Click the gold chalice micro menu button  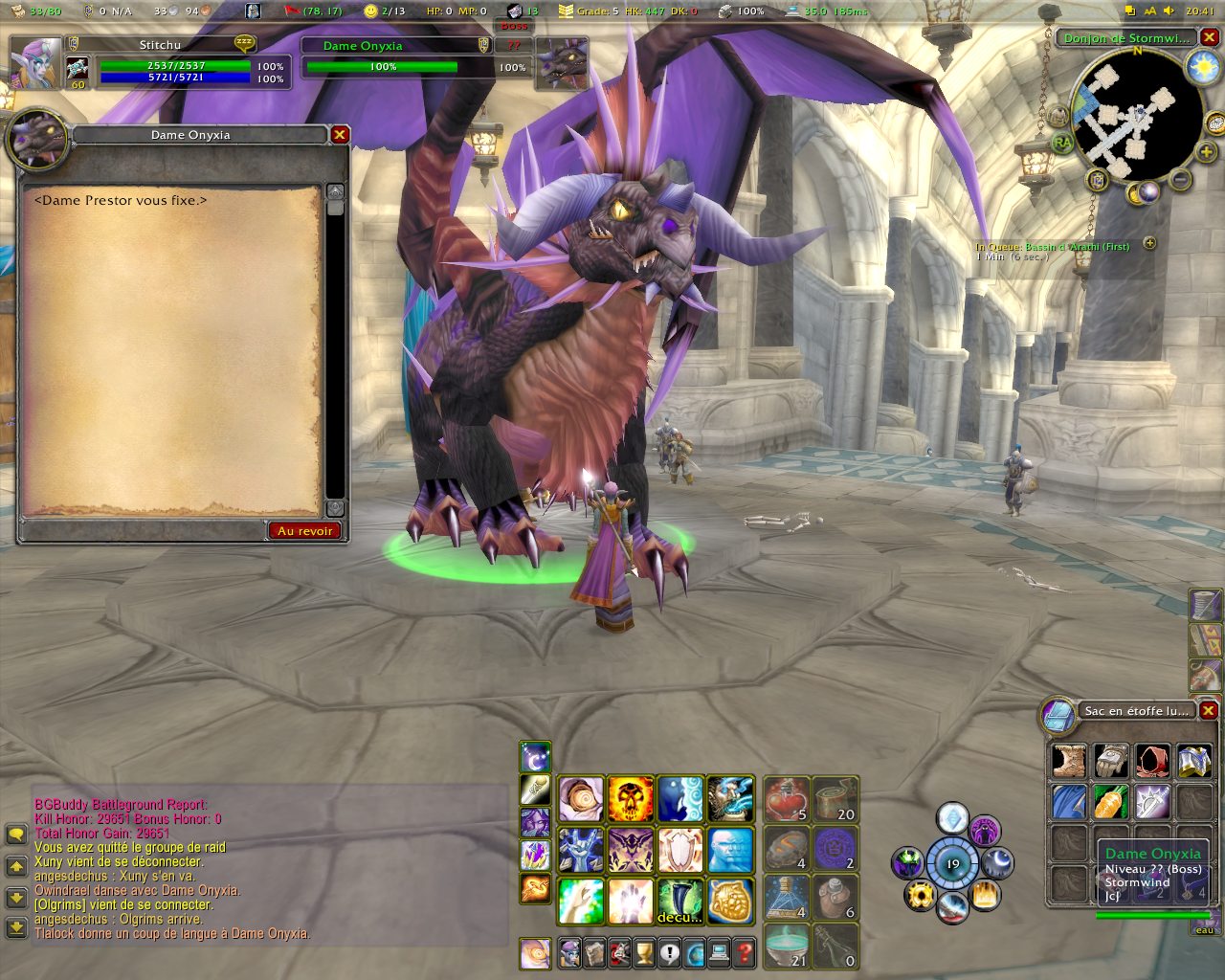[x=644, y=953]
